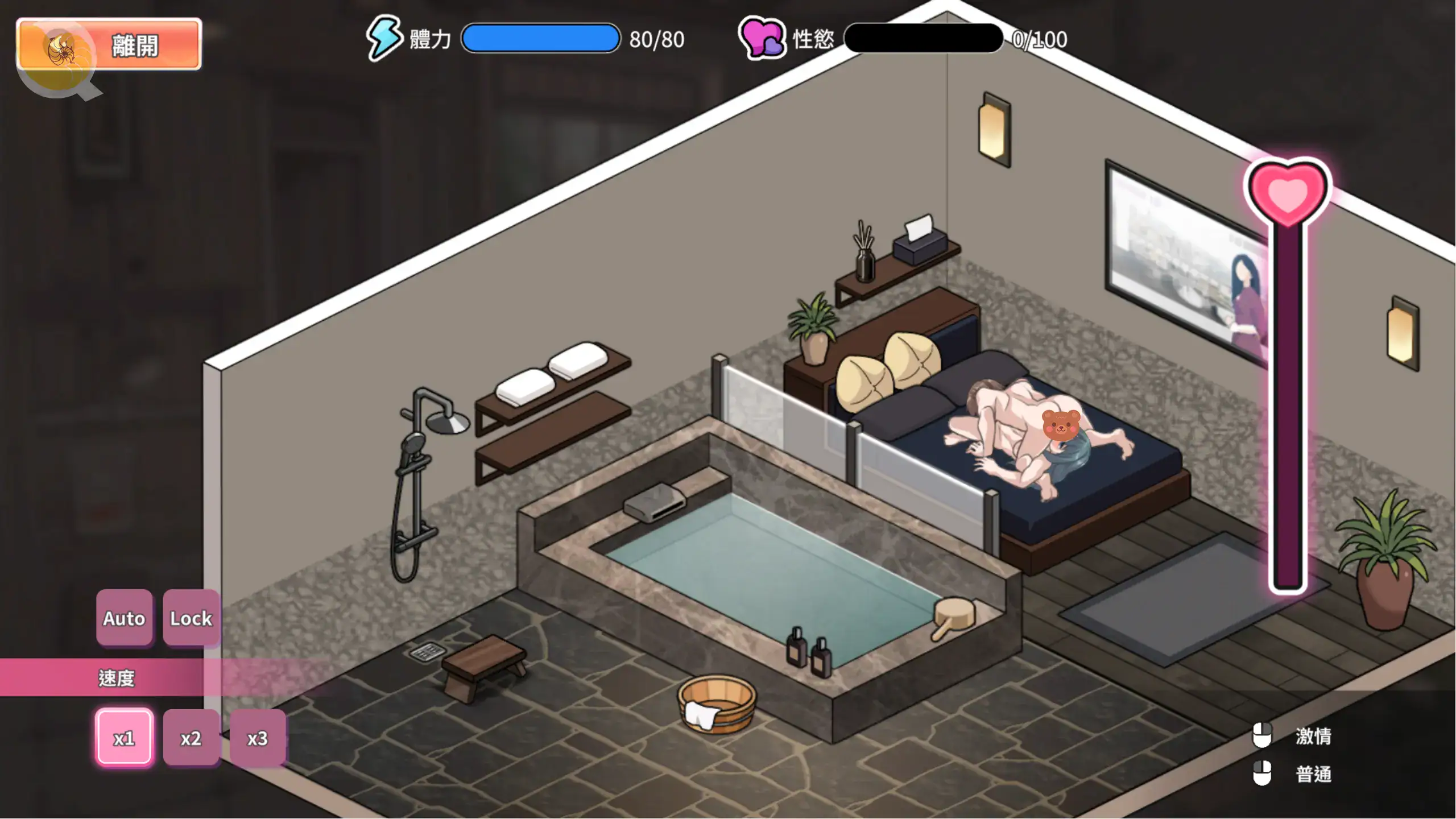Set speed to x2

(191, 738)
